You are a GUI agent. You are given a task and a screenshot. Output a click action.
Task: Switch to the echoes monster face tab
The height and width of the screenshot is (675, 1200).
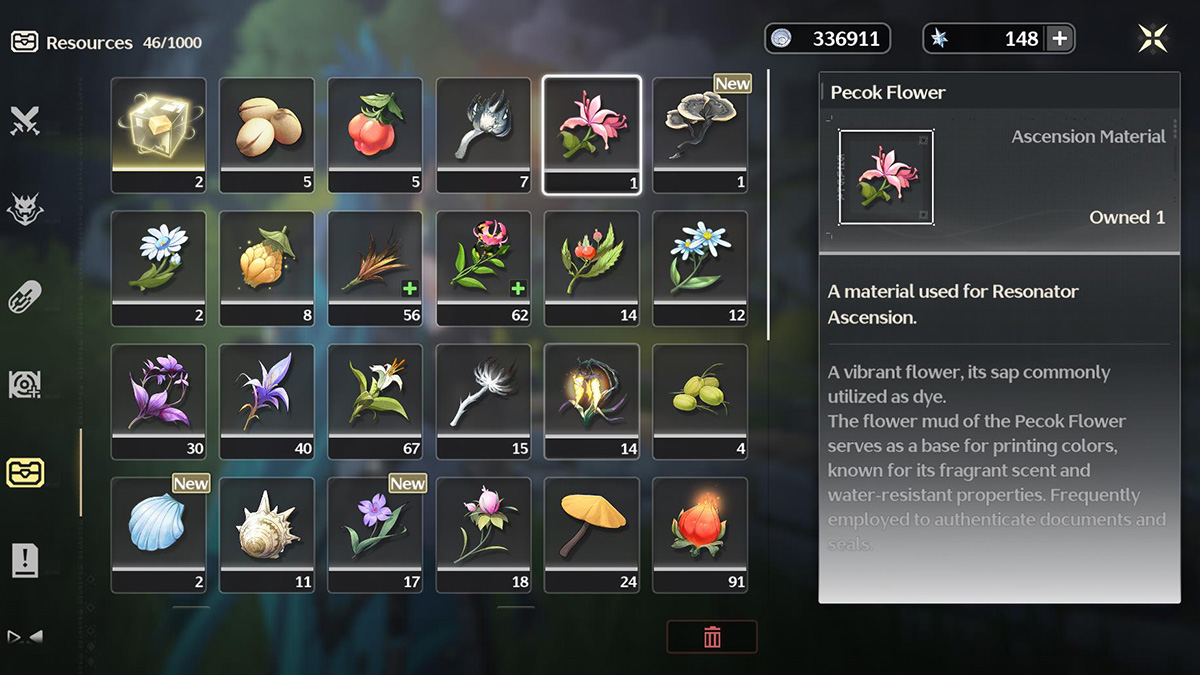[24, 209]
